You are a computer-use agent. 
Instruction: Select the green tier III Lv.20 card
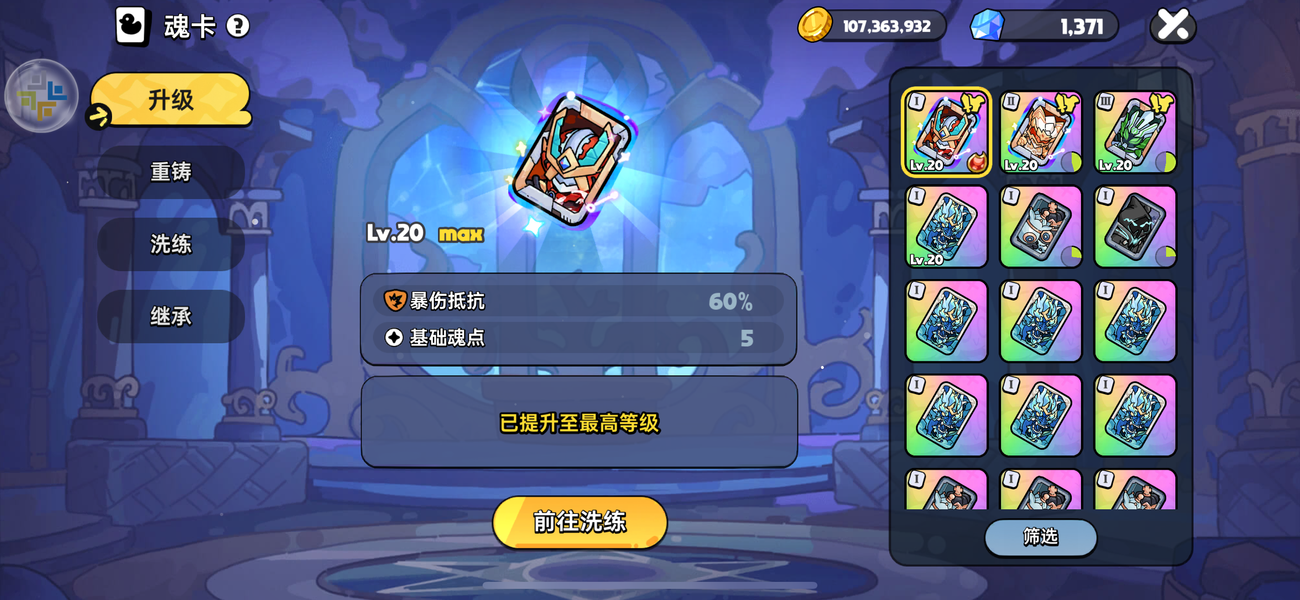pos(1135,132)
